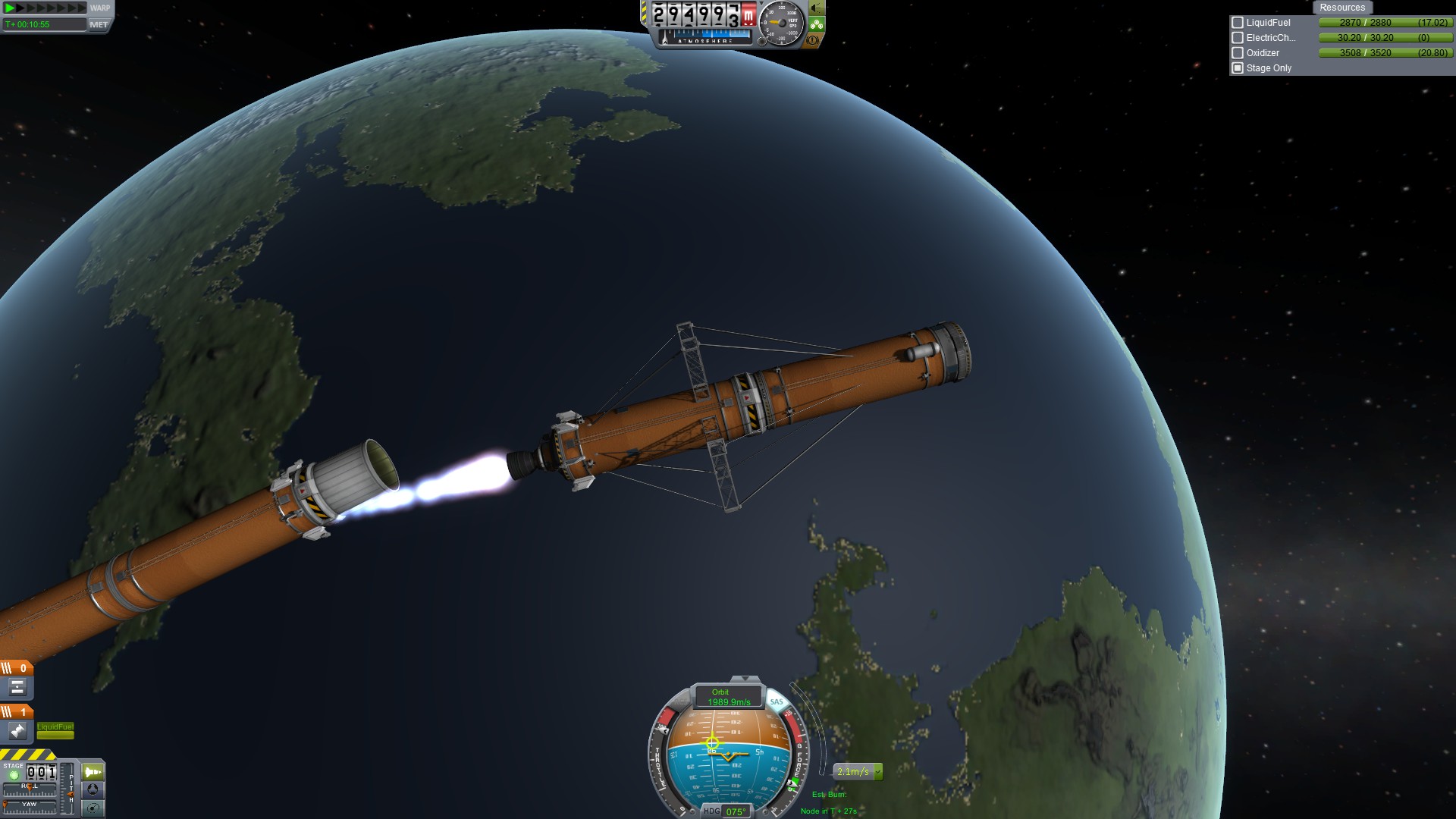1456x819 pixels.
Task: Tick the ElectricCharge resource checkbox
Action: (x=1238, y=38)
